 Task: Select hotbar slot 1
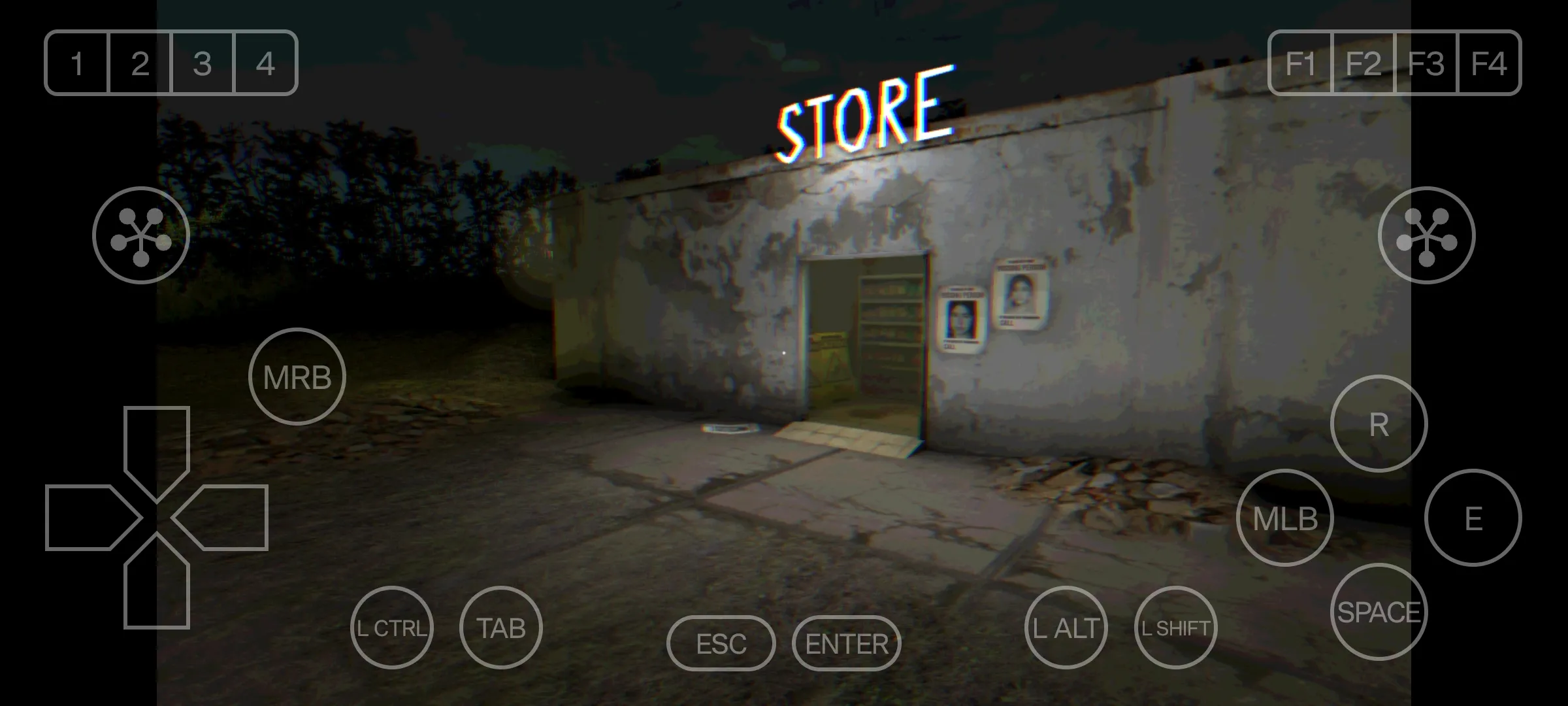(76, 63)
